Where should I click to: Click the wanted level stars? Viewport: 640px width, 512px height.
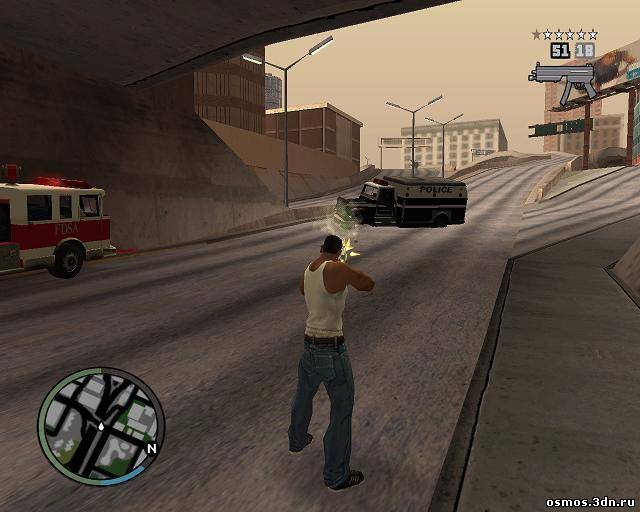click(x=564, y=35)
